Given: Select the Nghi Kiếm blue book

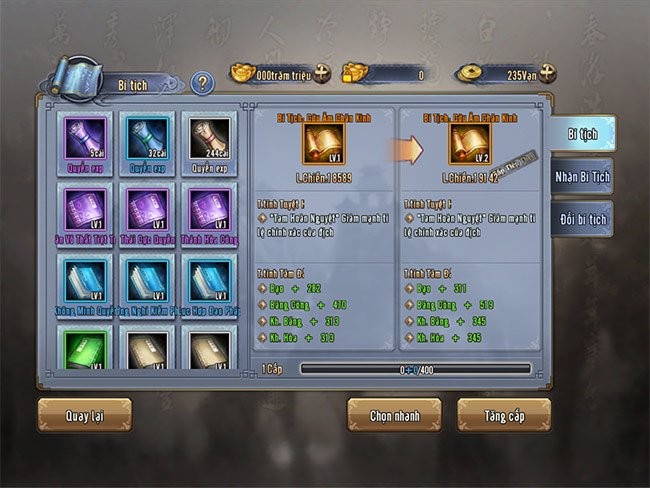Looking at the screenshot, I should (146, 280).
